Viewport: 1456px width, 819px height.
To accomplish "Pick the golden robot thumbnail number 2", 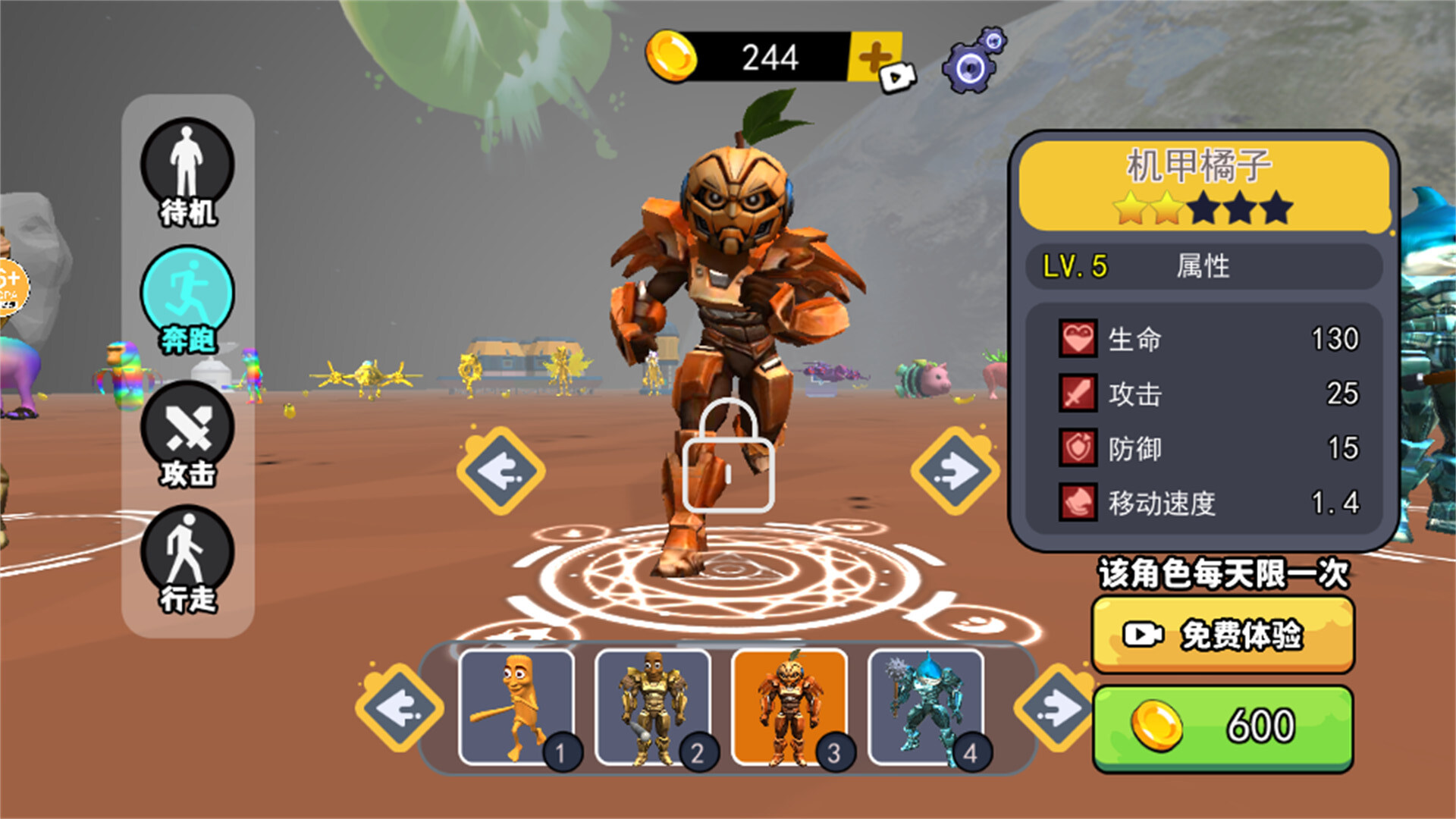I will (654, 707).
